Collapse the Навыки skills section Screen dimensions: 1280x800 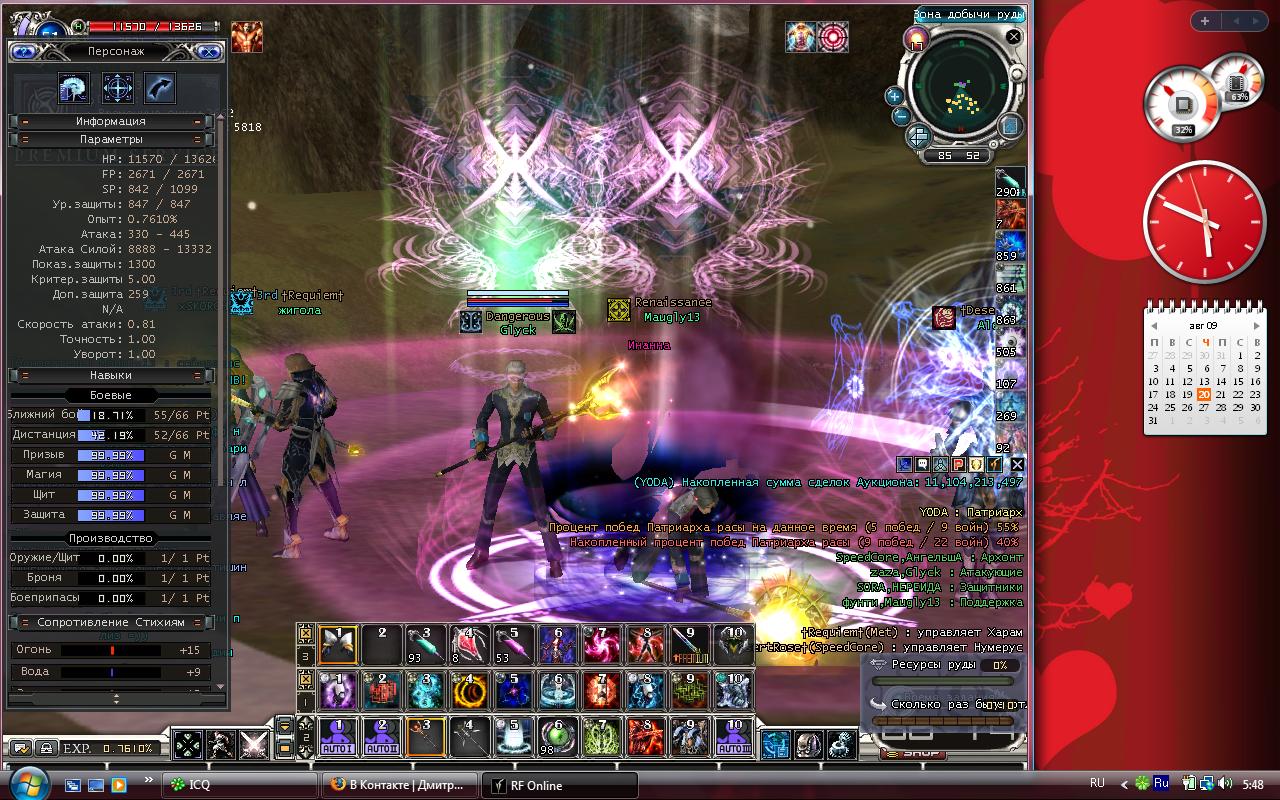coord(111,375)
